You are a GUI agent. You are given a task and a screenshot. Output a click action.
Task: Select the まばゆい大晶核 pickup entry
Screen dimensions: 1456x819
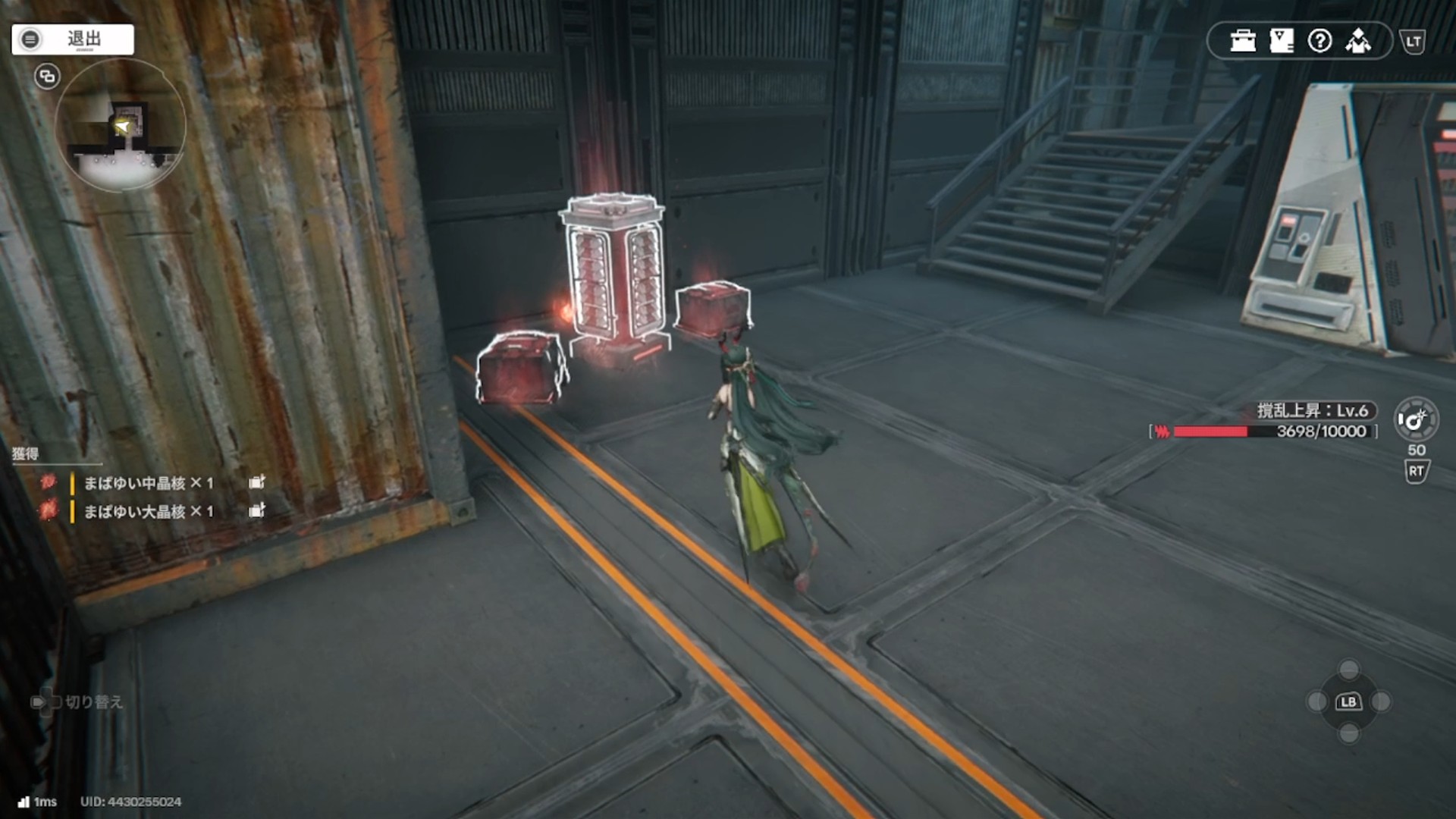click(x=149, y=512)
